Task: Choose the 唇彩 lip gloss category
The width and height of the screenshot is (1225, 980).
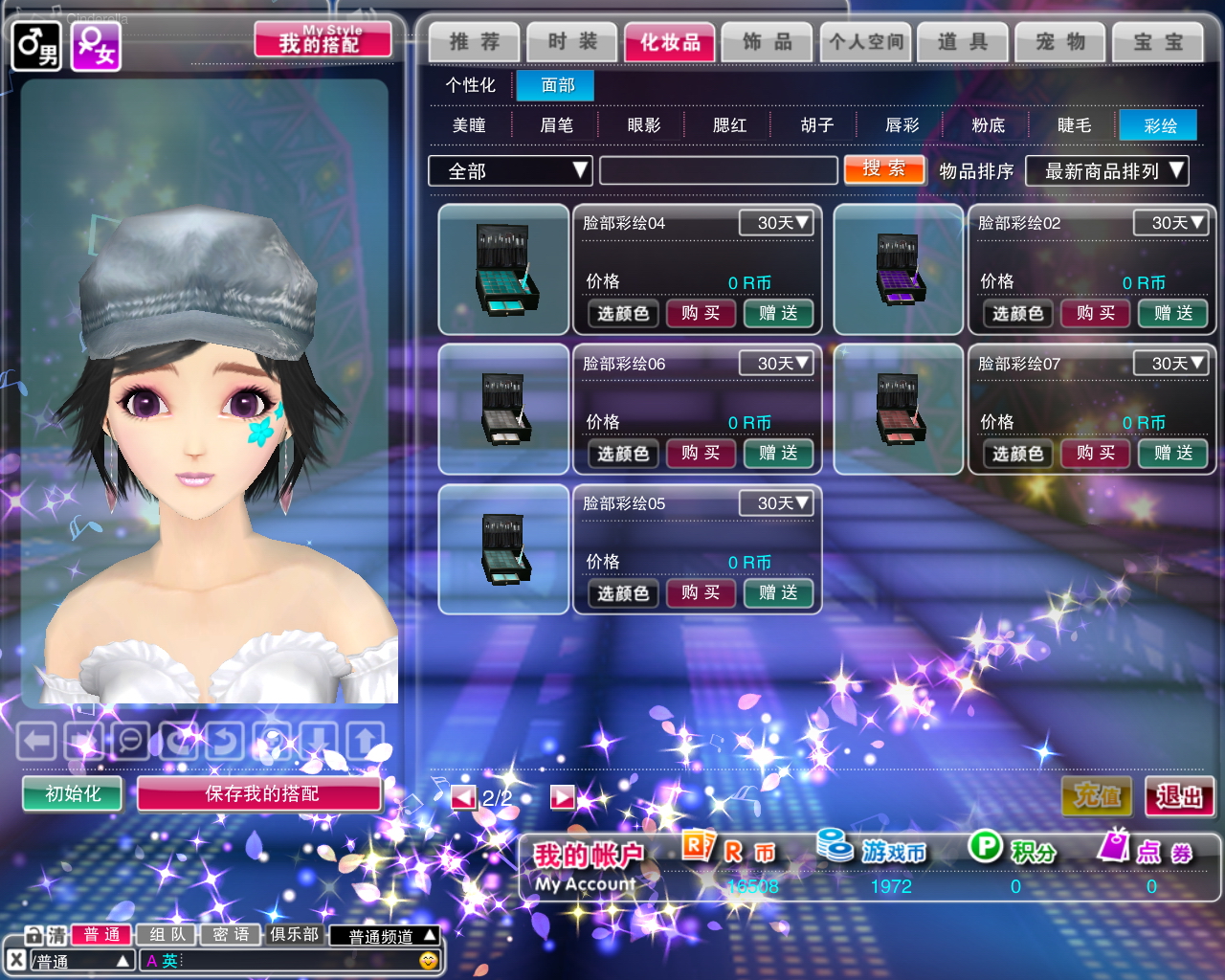Action: pos(902,125)
